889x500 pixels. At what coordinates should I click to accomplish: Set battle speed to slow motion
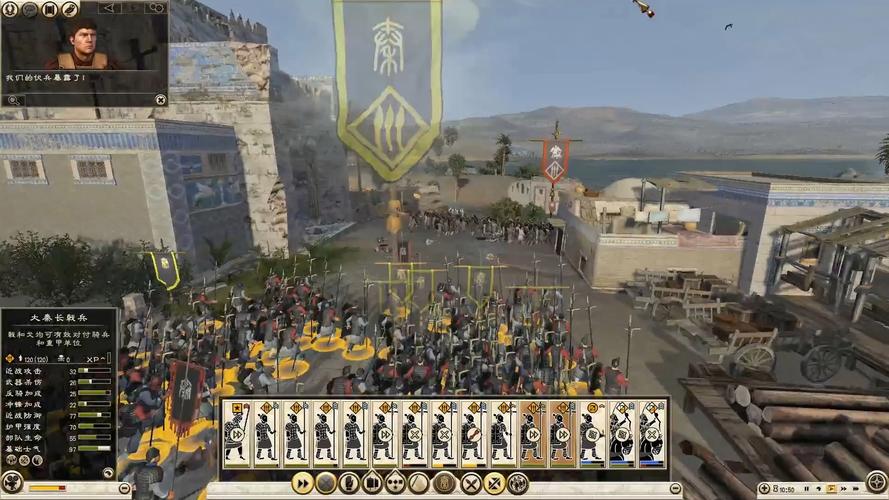tap(819, 489)
